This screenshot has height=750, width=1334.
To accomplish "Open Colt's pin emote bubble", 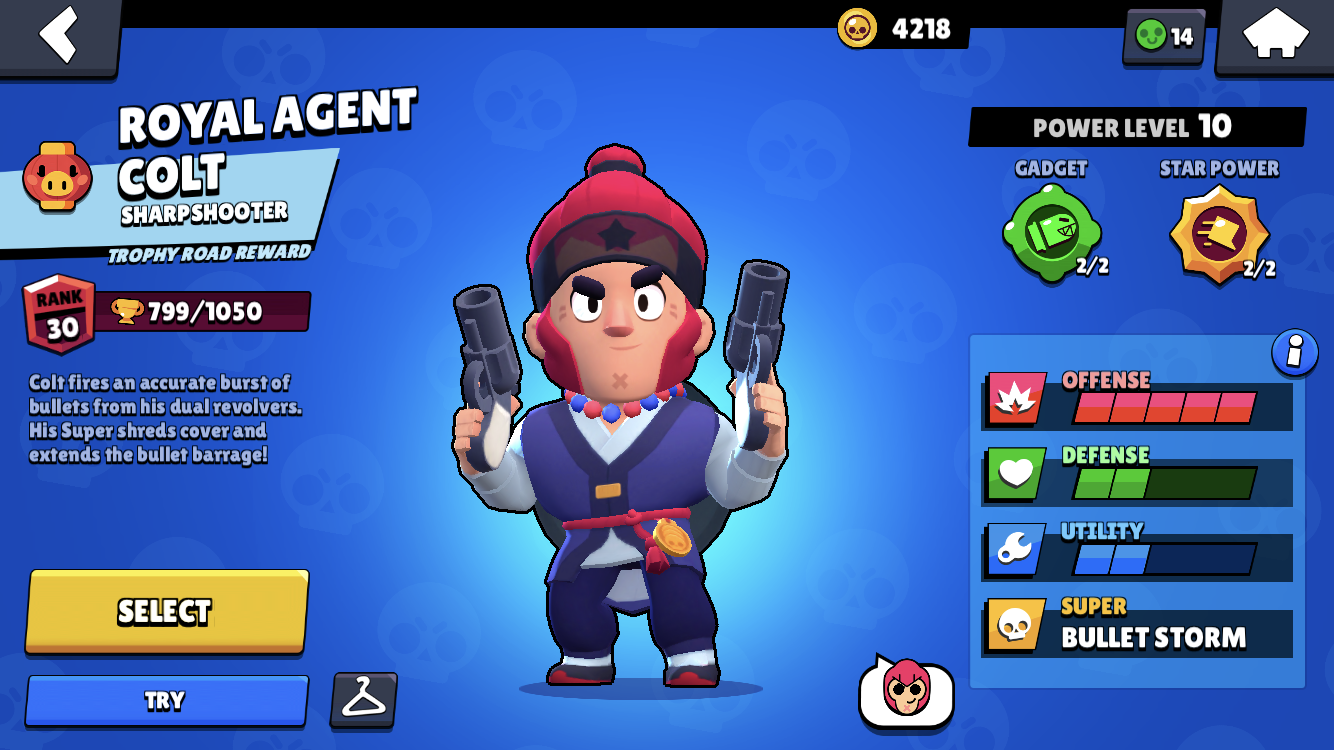I will pos(906,691).
